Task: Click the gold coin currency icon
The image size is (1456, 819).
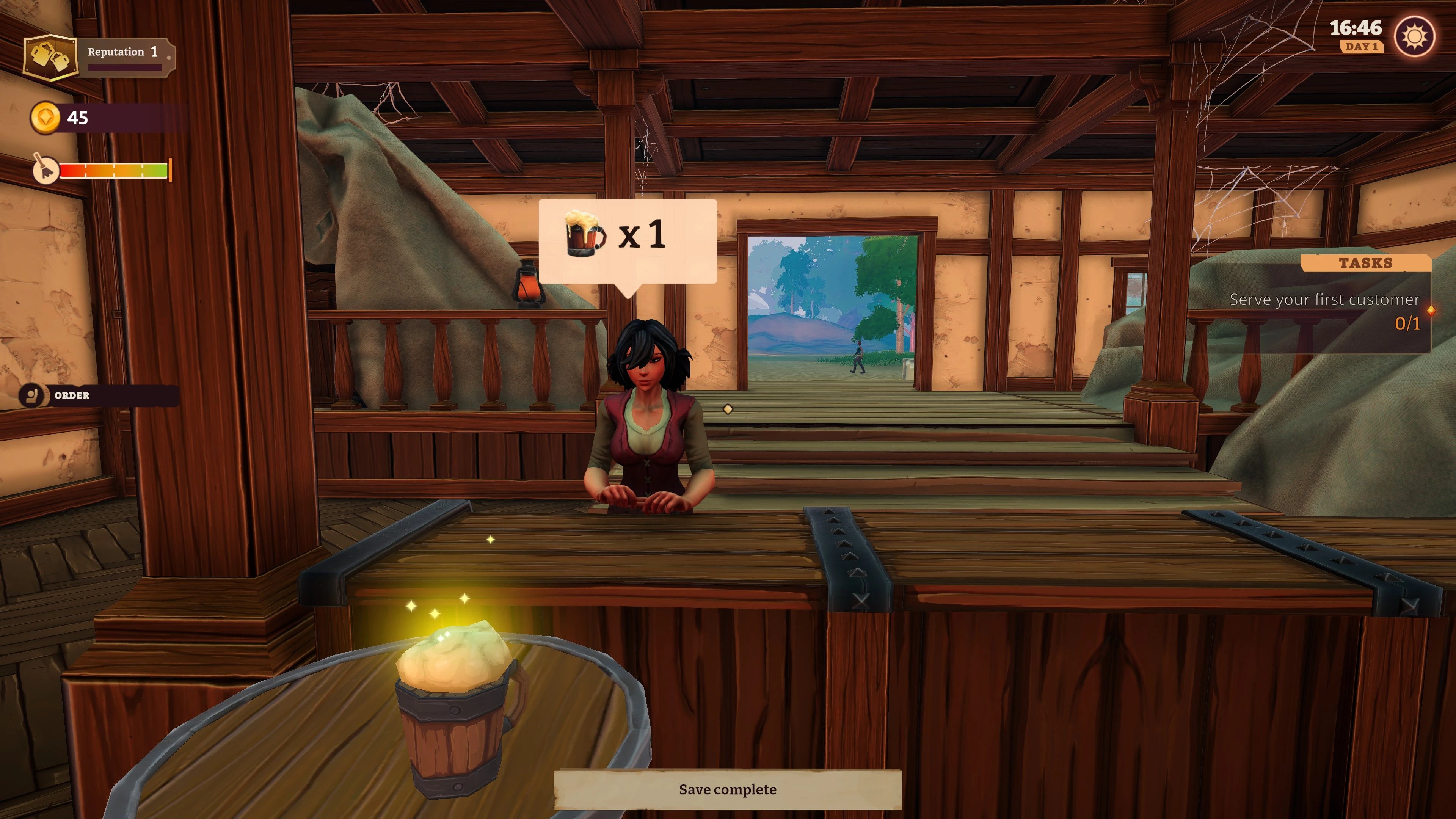Action: 45,118
